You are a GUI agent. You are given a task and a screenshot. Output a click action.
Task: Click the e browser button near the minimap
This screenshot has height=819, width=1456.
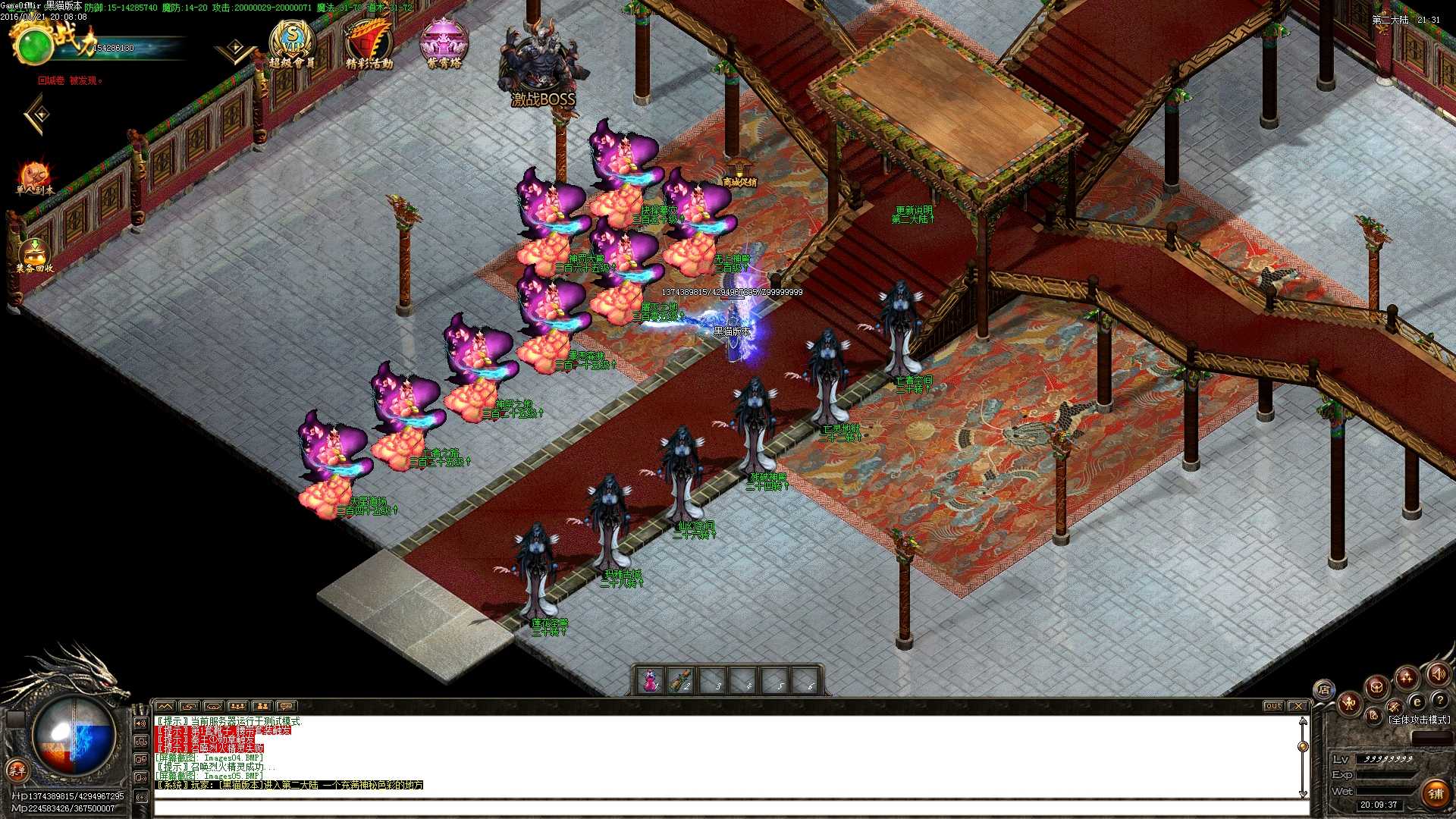1417,701
